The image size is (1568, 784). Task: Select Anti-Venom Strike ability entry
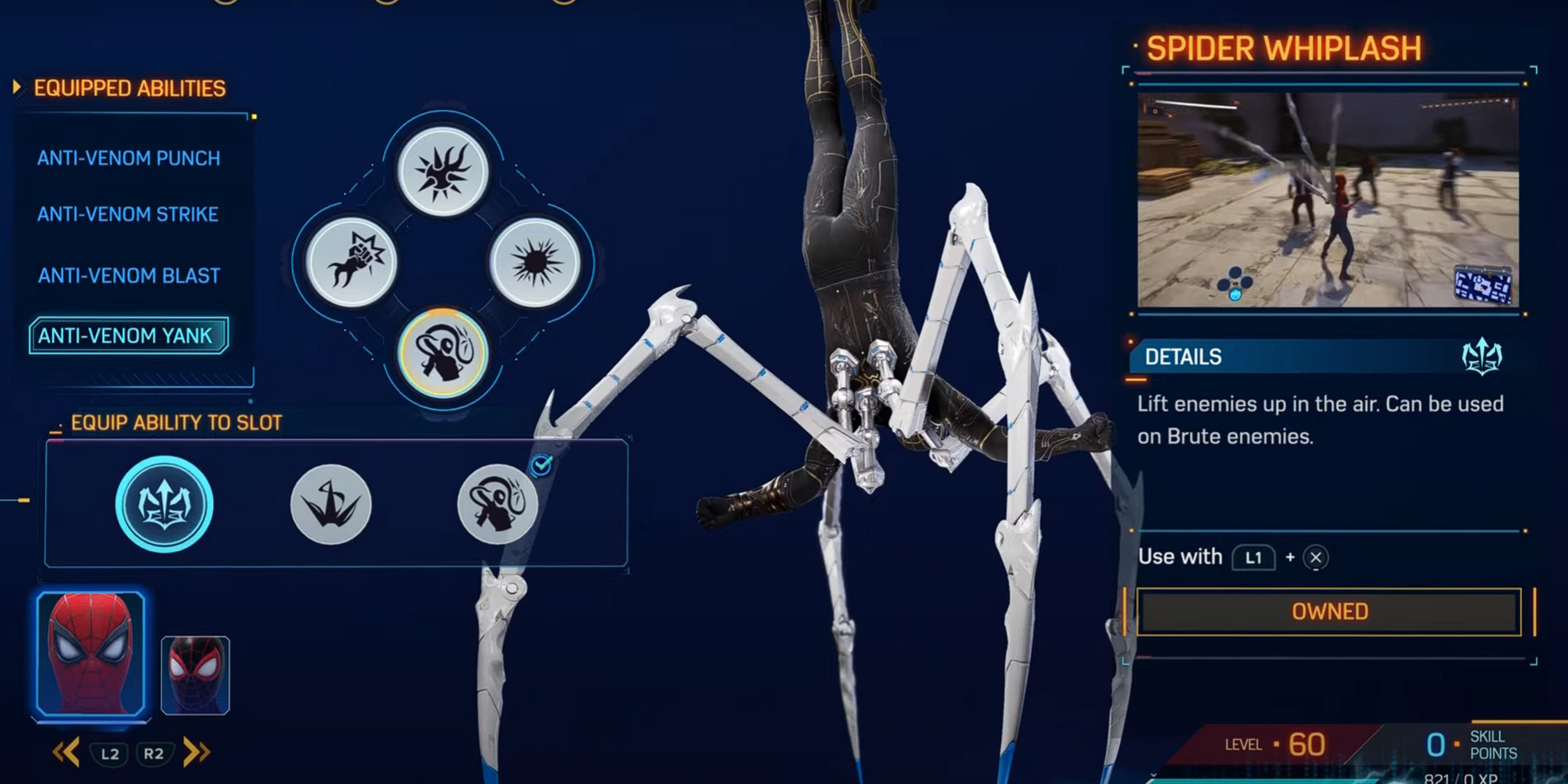click(x=127, y=215)
